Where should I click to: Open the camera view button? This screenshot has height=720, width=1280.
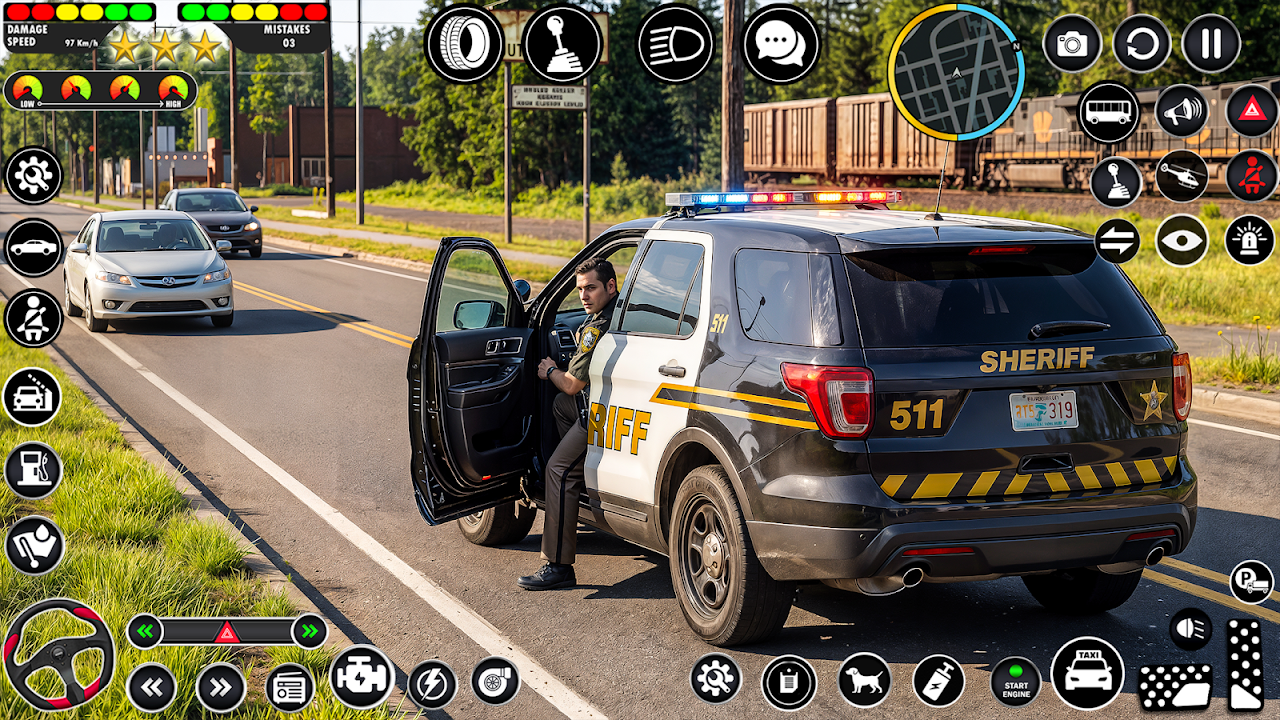tap(1072, 43)
